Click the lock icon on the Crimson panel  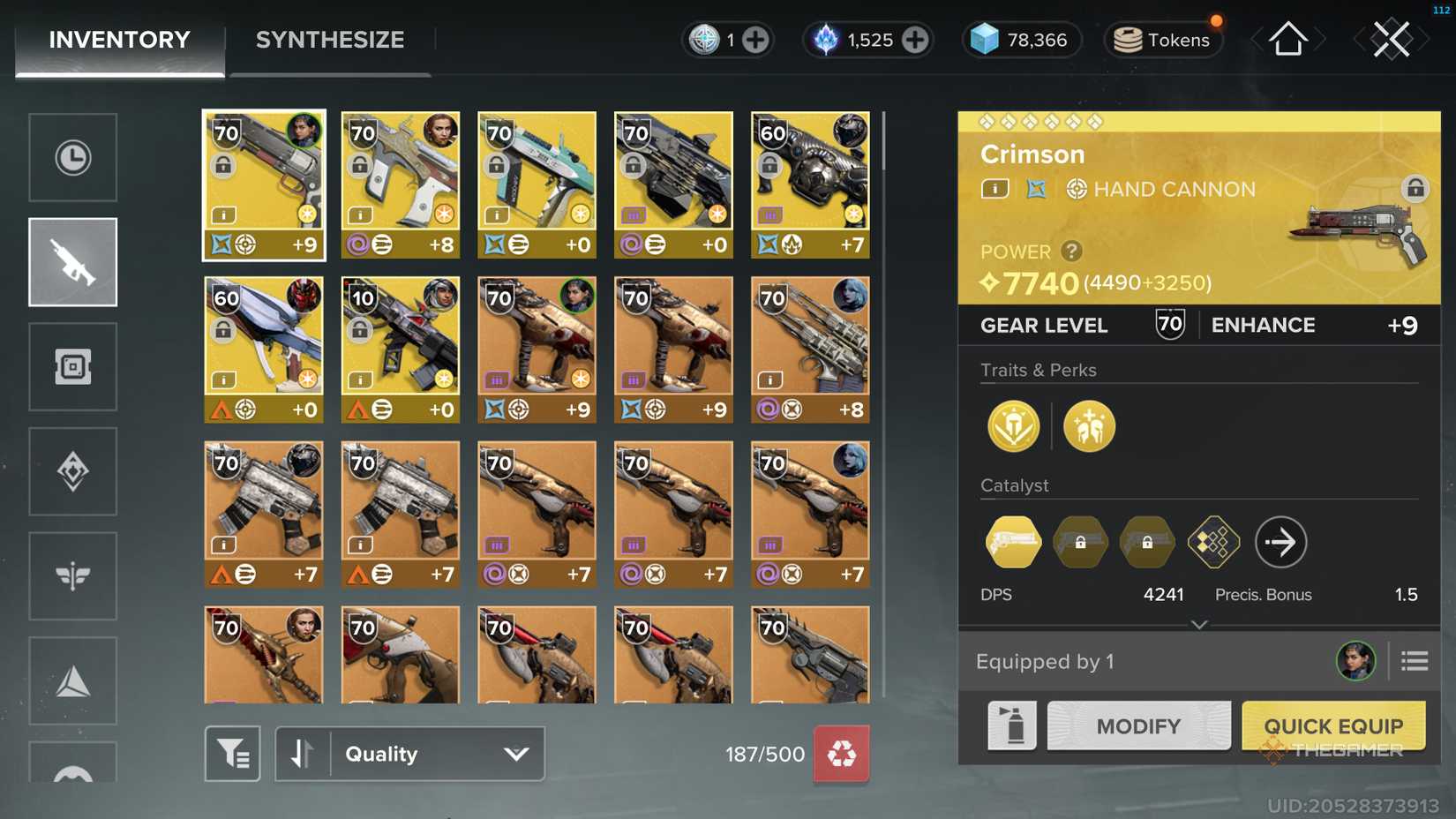1415,189
